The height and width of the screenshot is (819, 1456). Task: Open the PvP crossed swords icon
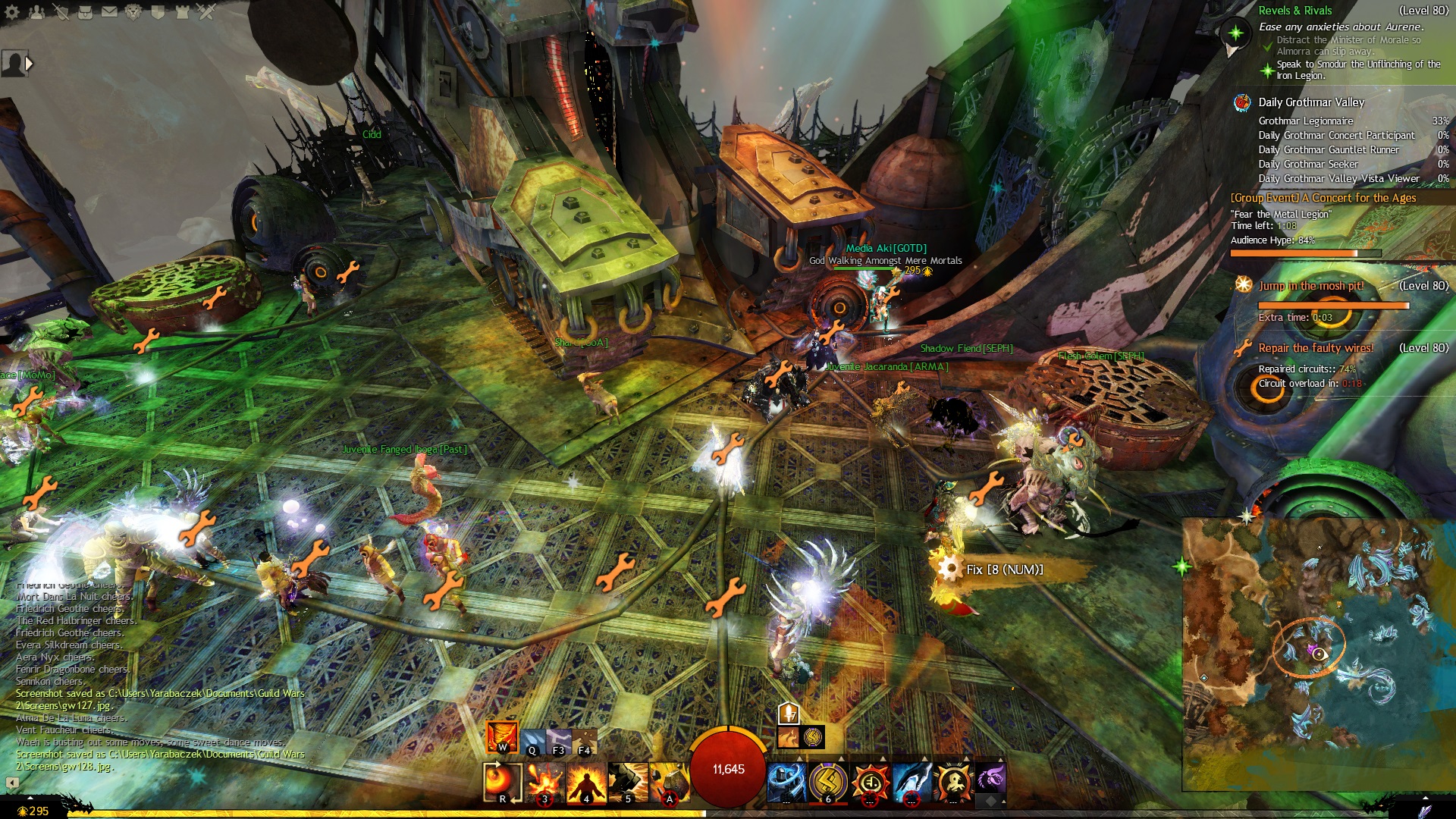[x=206, y=12]
